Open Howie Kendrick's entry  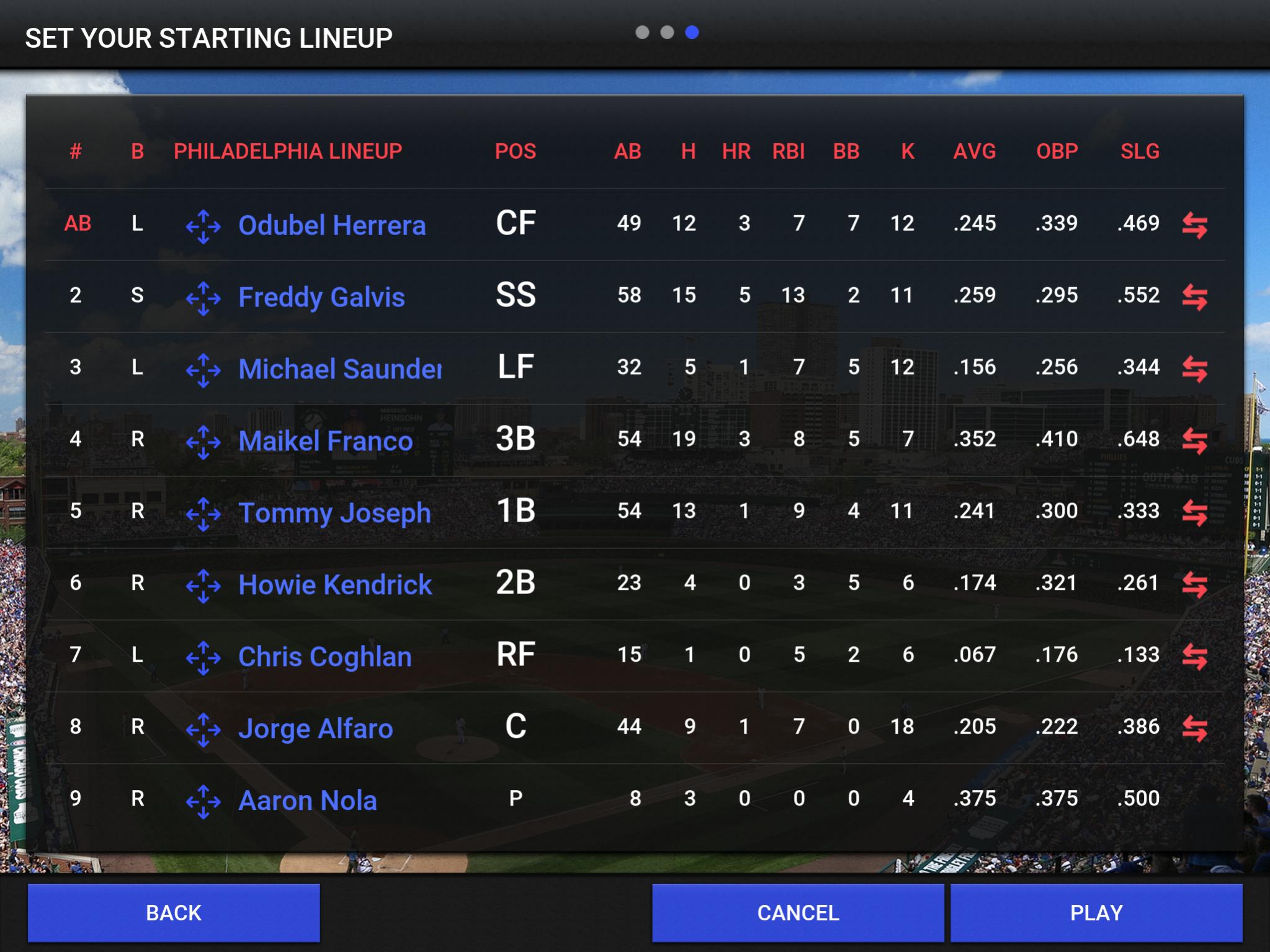pos(335,585)
